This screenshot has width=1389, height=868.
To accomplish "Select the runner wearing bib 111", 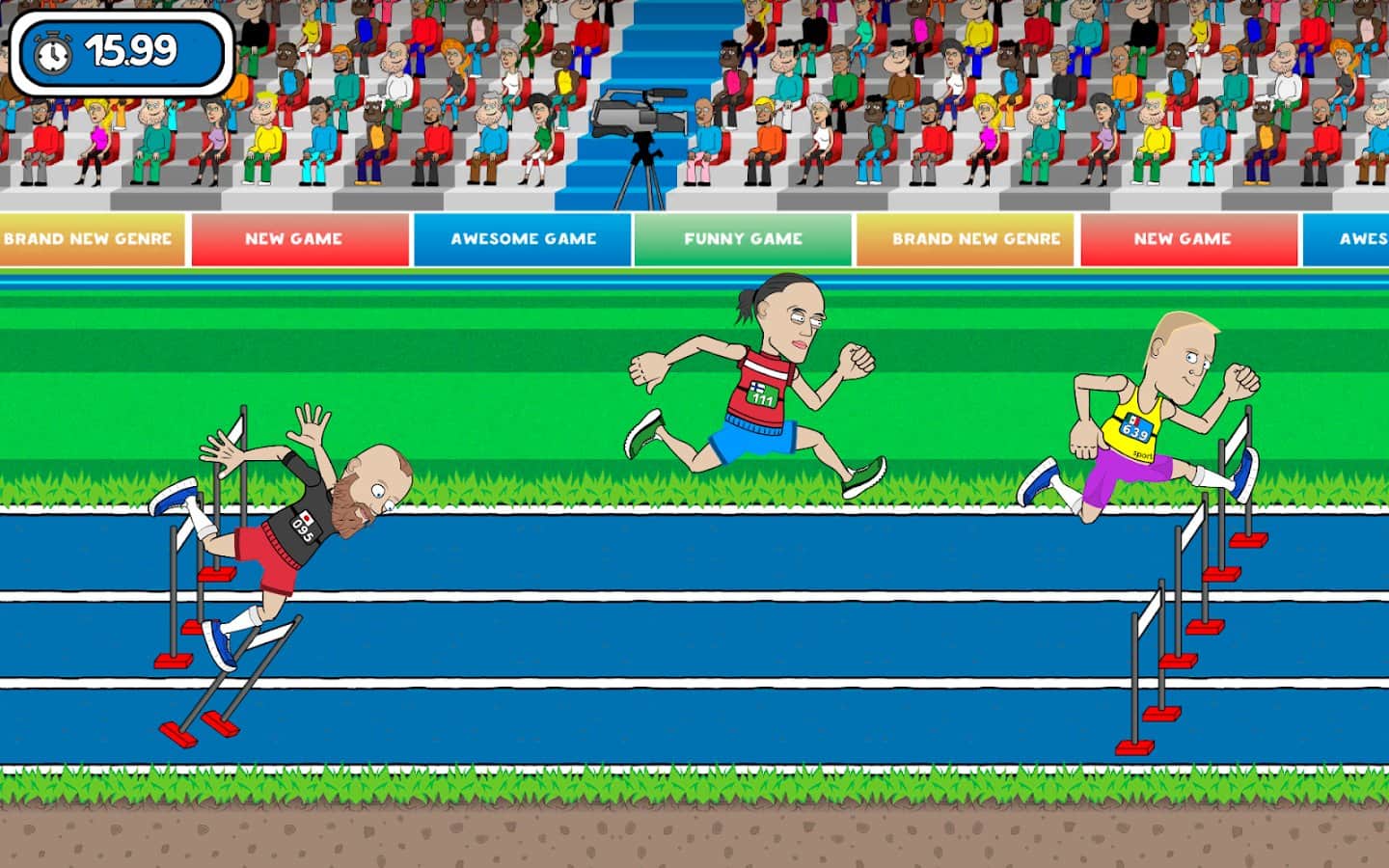I will pos(762,386).
